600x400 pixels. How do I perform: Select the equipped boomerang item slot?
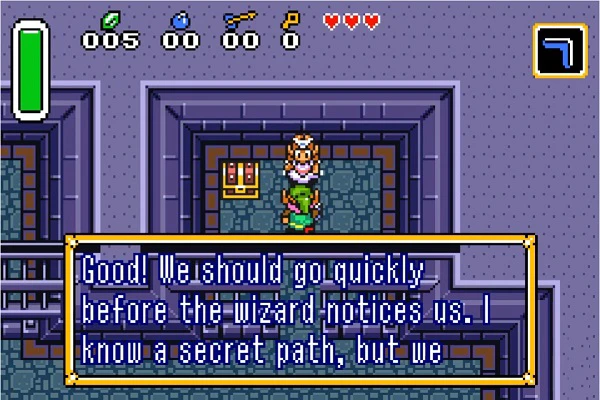[x=560, y=50]
